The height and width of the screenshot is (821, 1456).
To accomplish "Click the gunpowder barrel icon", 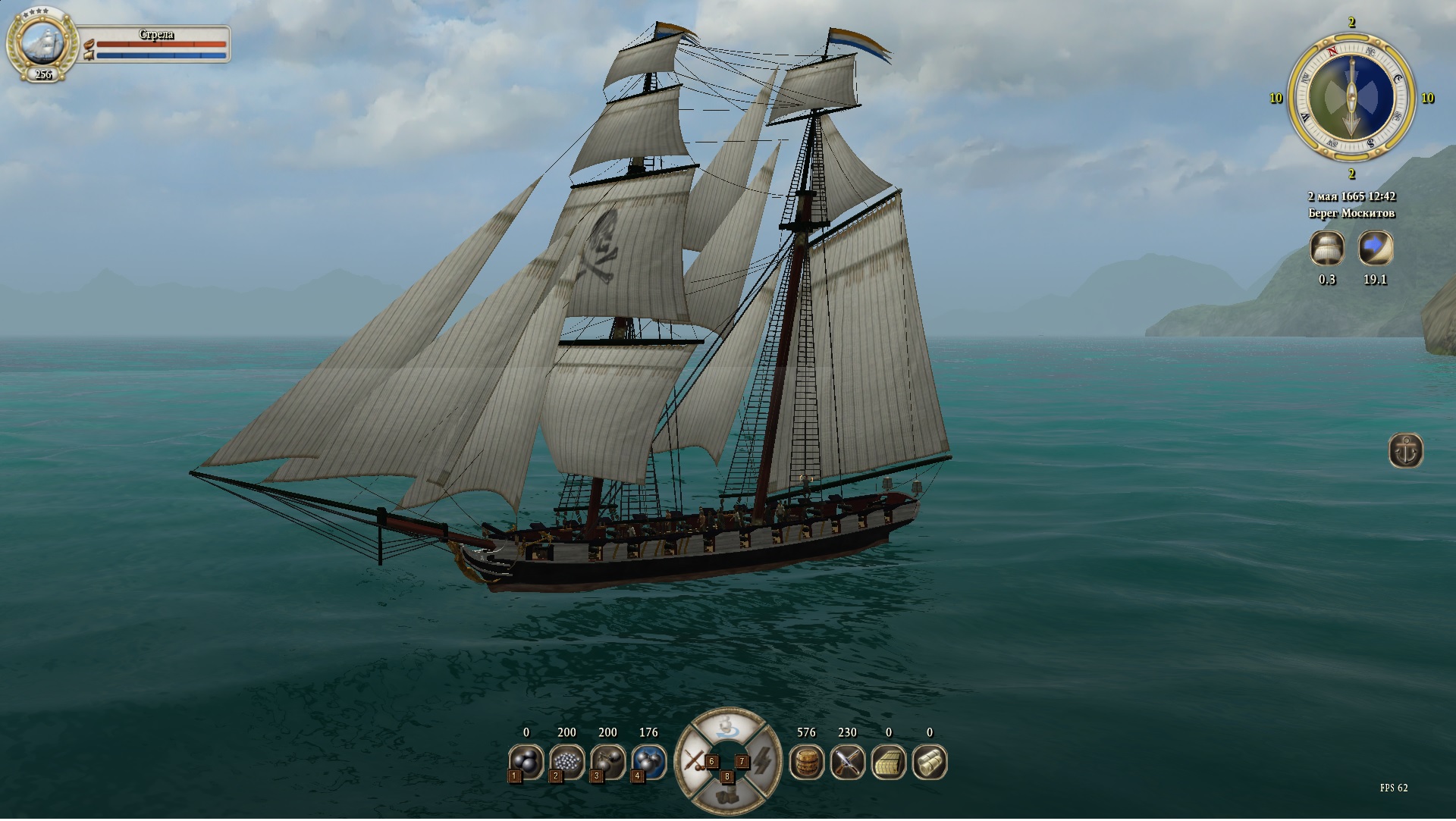I will tap(806, 762).
